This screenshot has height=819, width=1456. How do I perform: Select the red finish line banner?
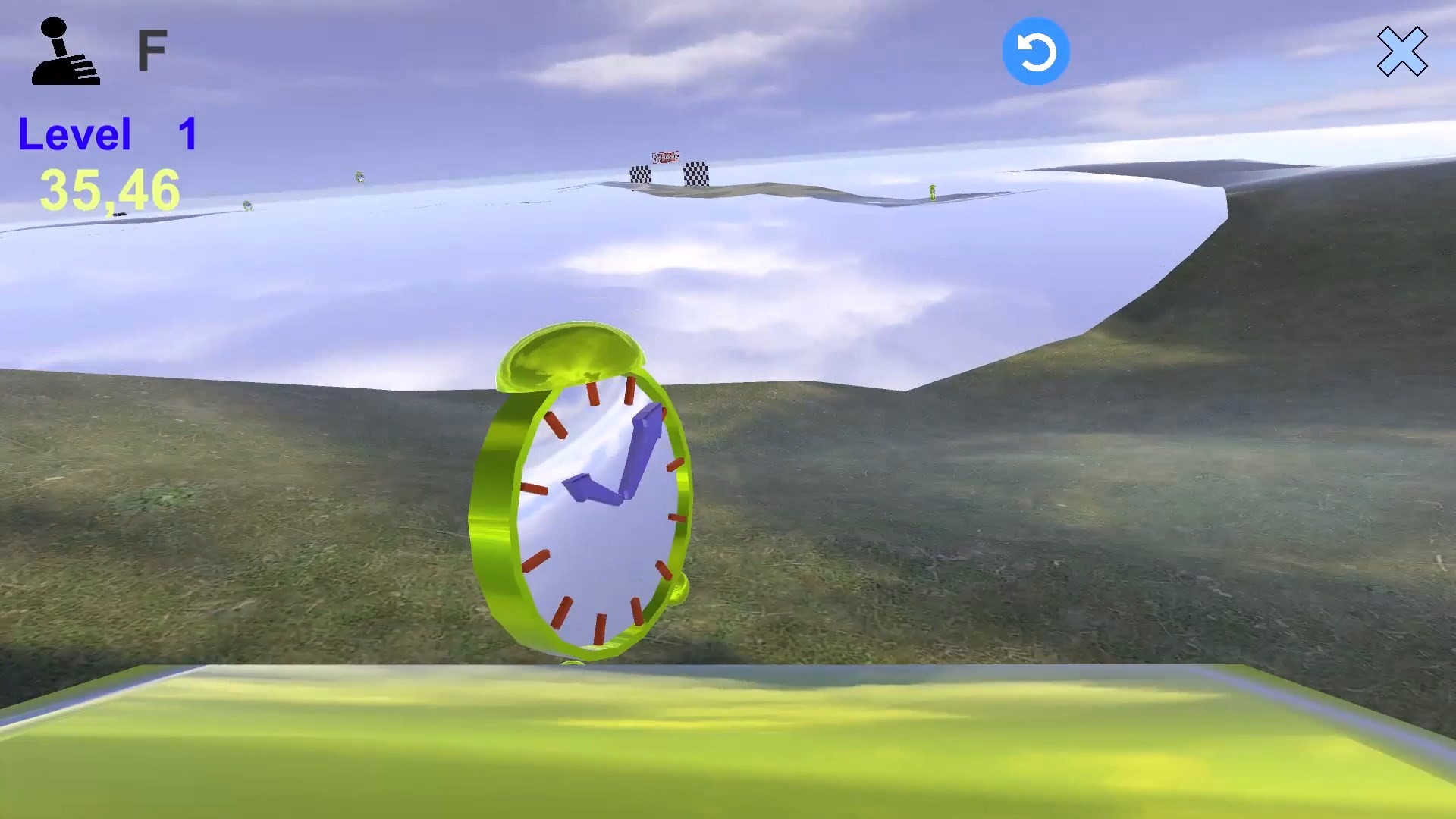click(x=665, y=157)
